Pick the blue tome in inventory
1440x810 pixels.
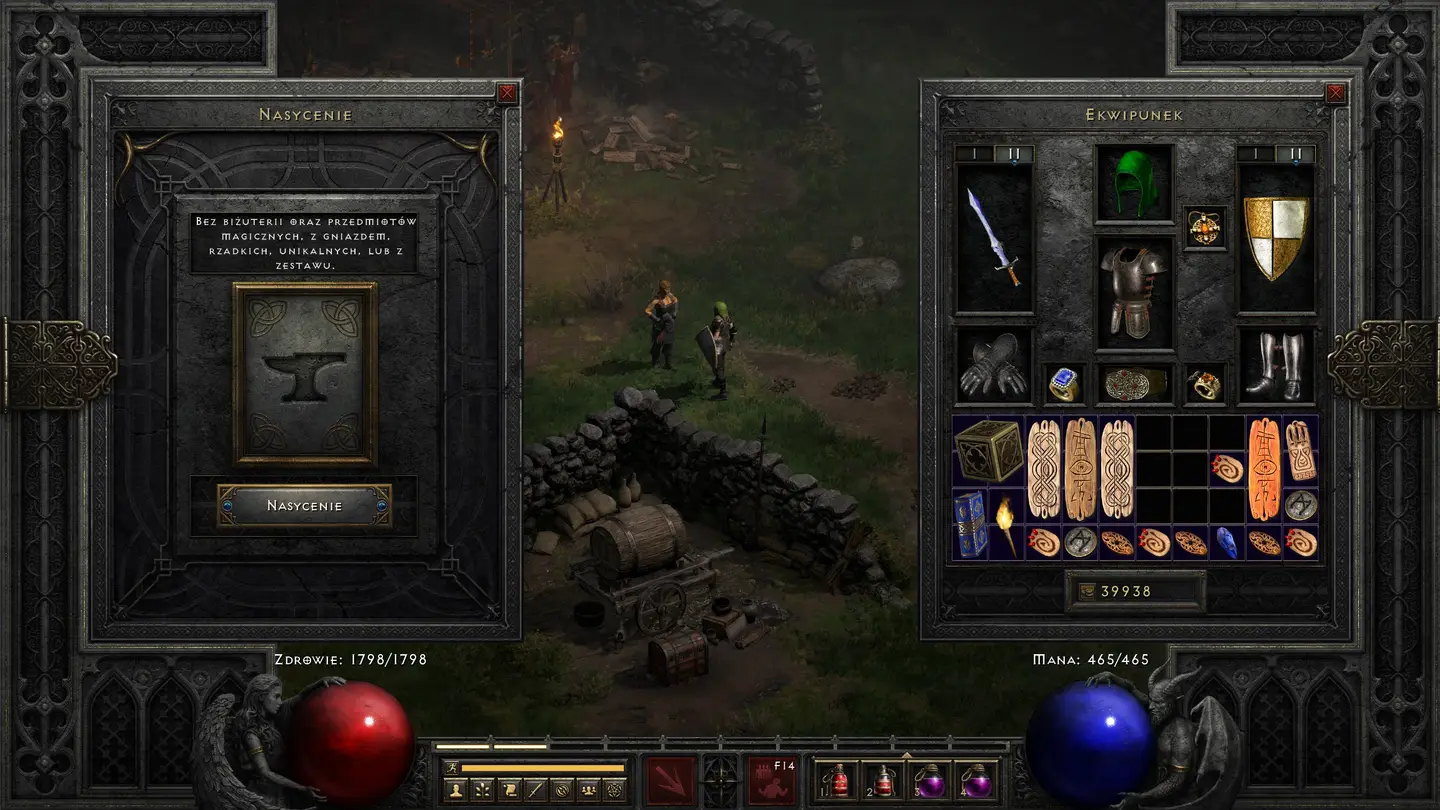(x=970, y=523)
